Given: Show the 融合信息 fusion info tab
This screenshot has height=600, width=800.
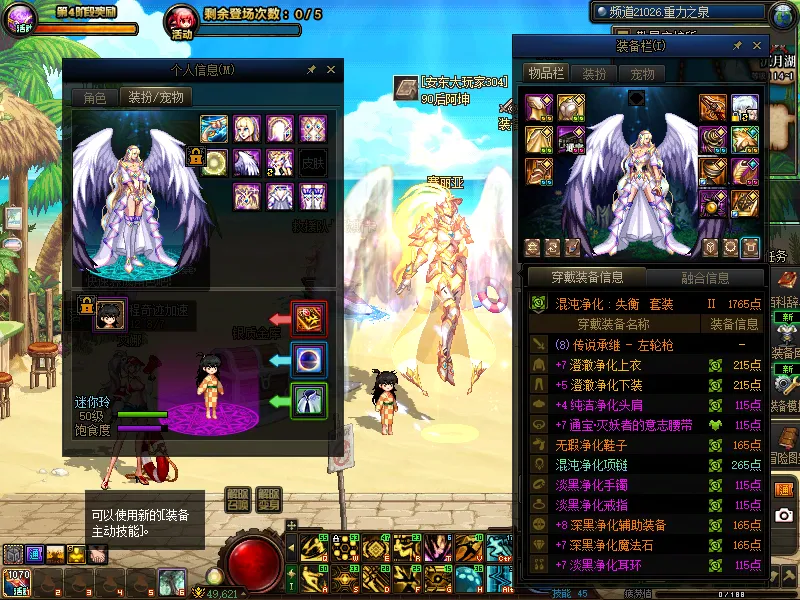Looking at the screenshot, I should tap(705, 278).
